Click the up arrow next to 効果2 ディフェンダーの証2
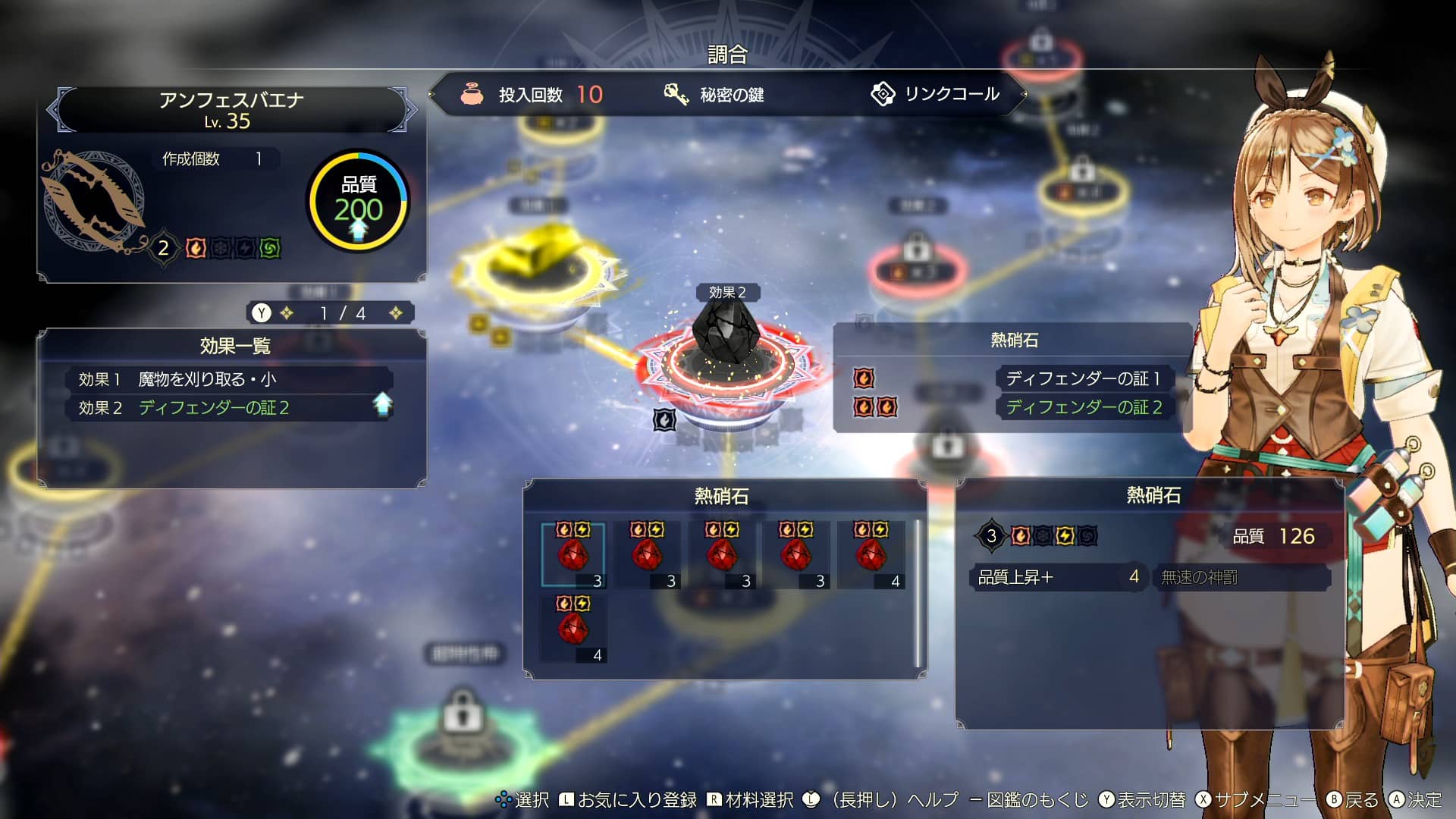The height and width of the screenshot is (819, 1456). click(385, 407)
